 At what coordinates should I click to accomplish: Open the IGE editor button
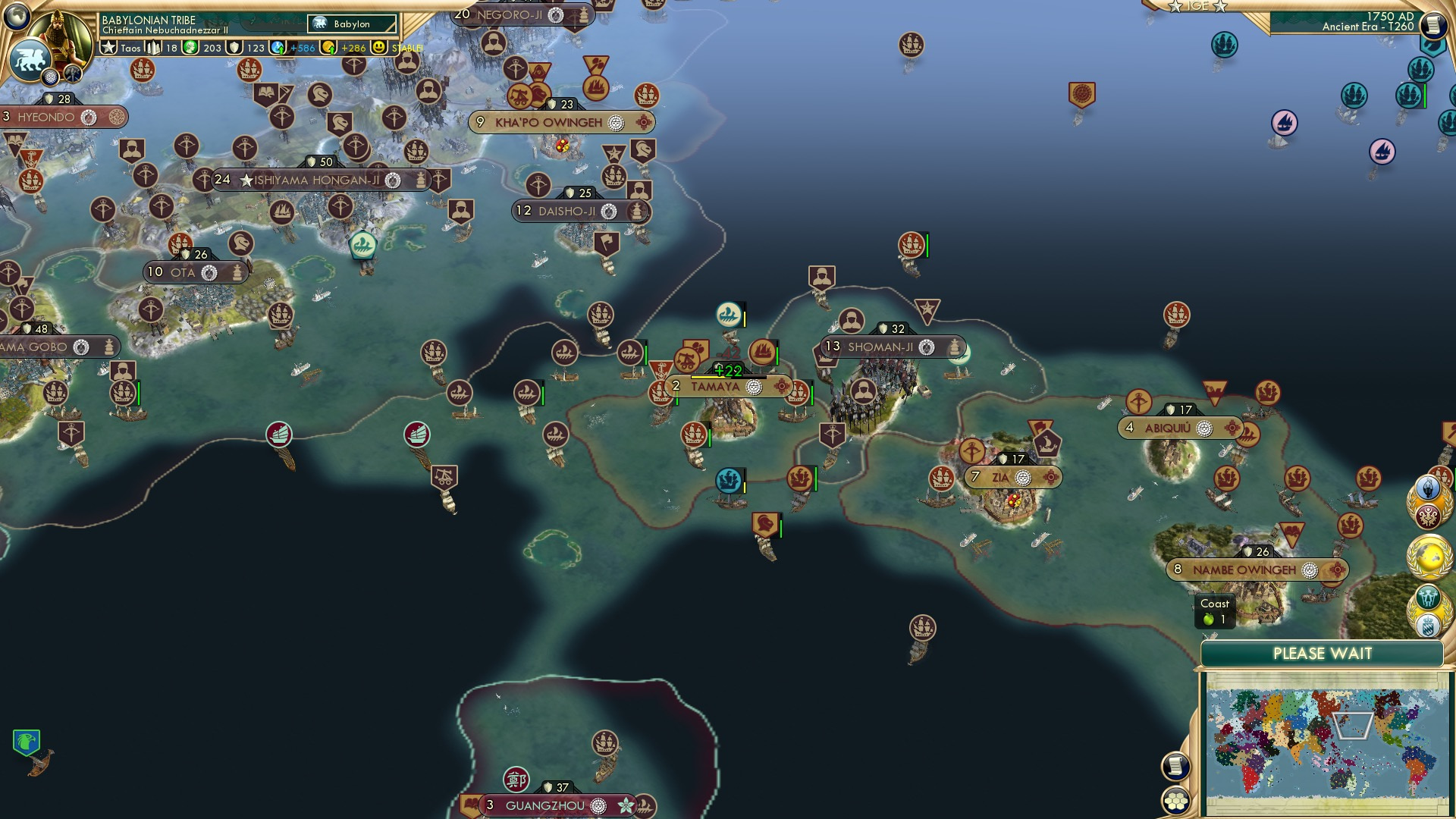click(1197, 6)
